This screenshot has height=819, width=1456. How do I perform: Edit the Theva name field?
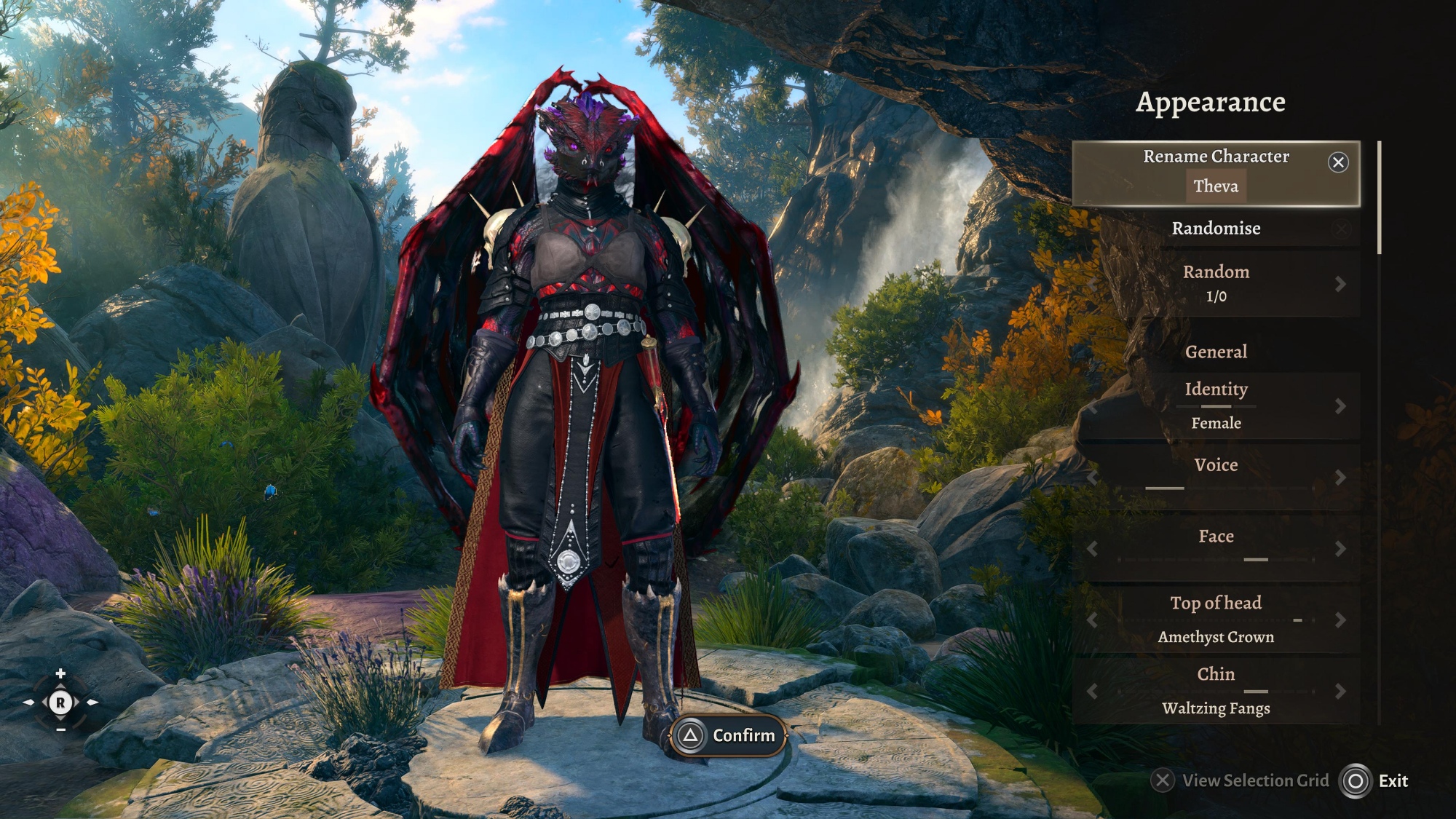pos(1215,186)
